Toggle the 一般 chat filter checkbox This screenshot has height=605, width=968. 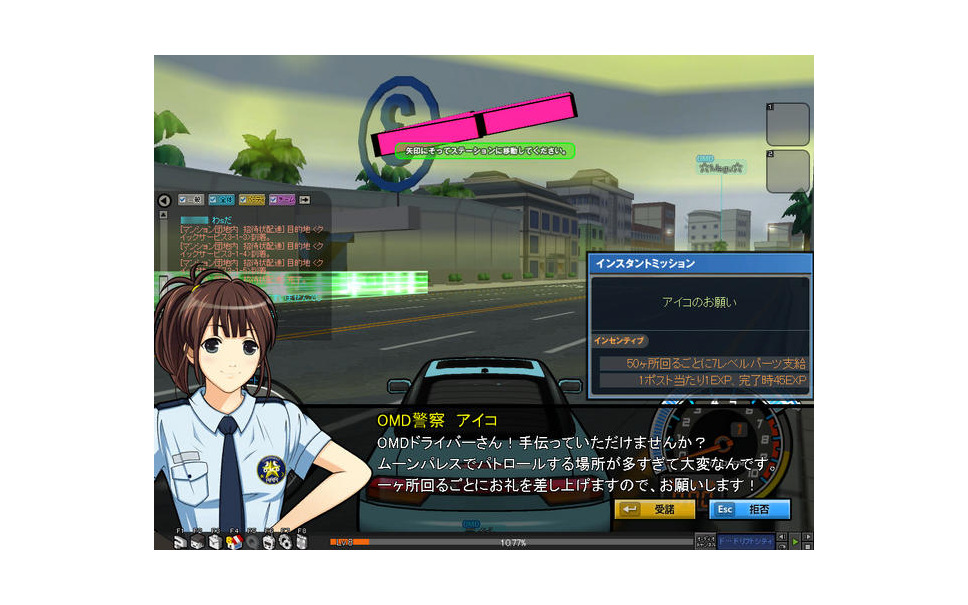click(190, 199)
